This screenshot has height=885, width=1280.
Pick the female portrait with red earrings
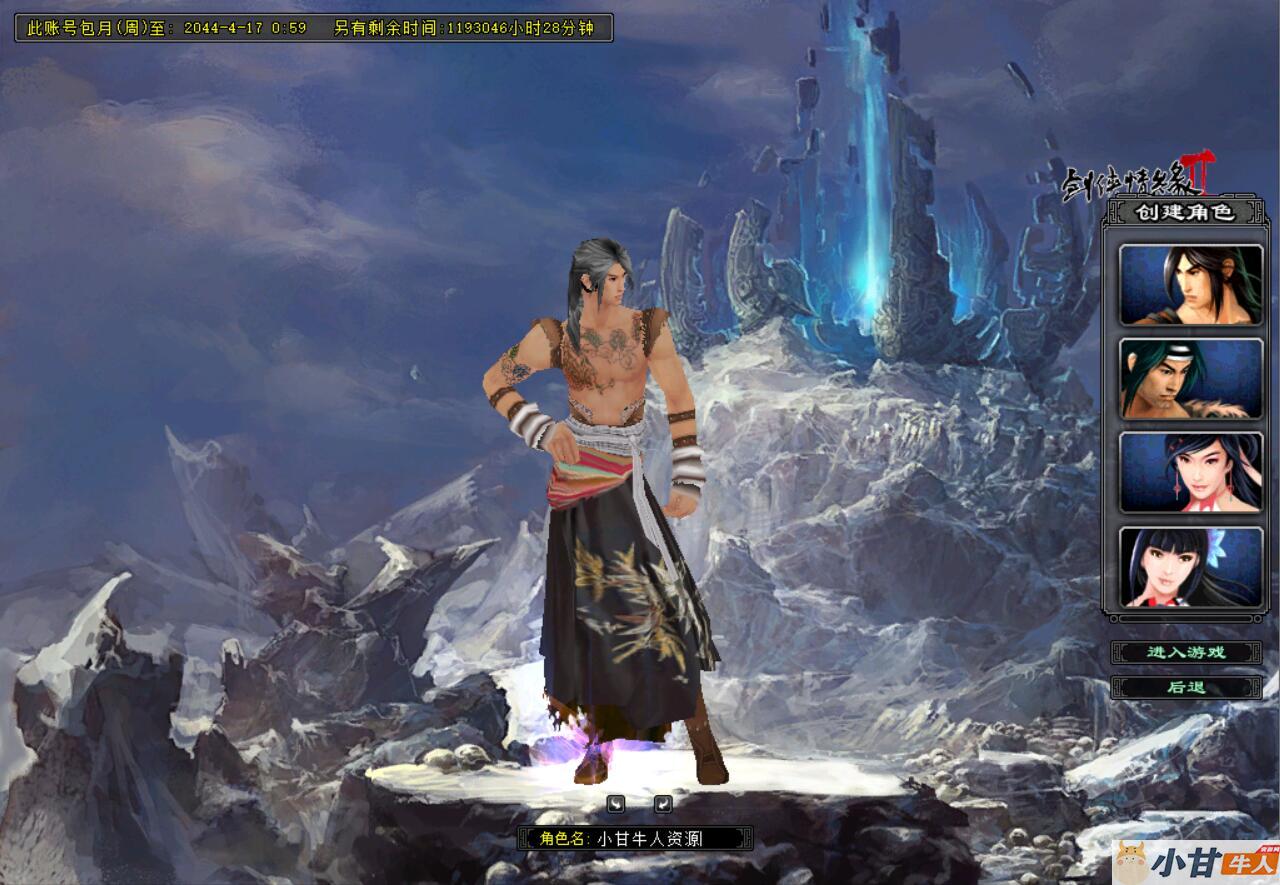(1190, 472)
